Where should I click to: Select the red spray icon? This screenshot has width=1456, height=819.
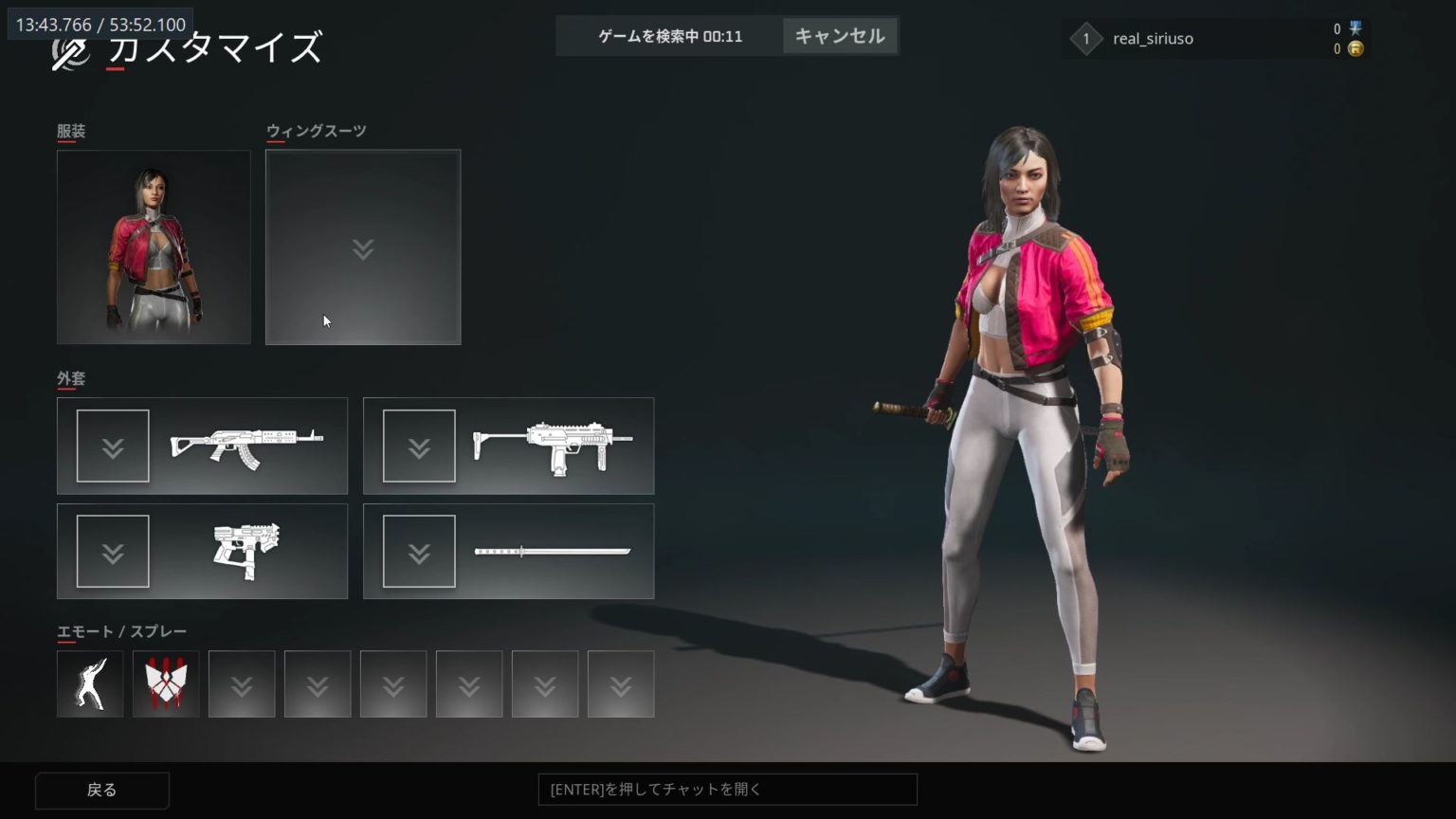click(x=166, y=682)
